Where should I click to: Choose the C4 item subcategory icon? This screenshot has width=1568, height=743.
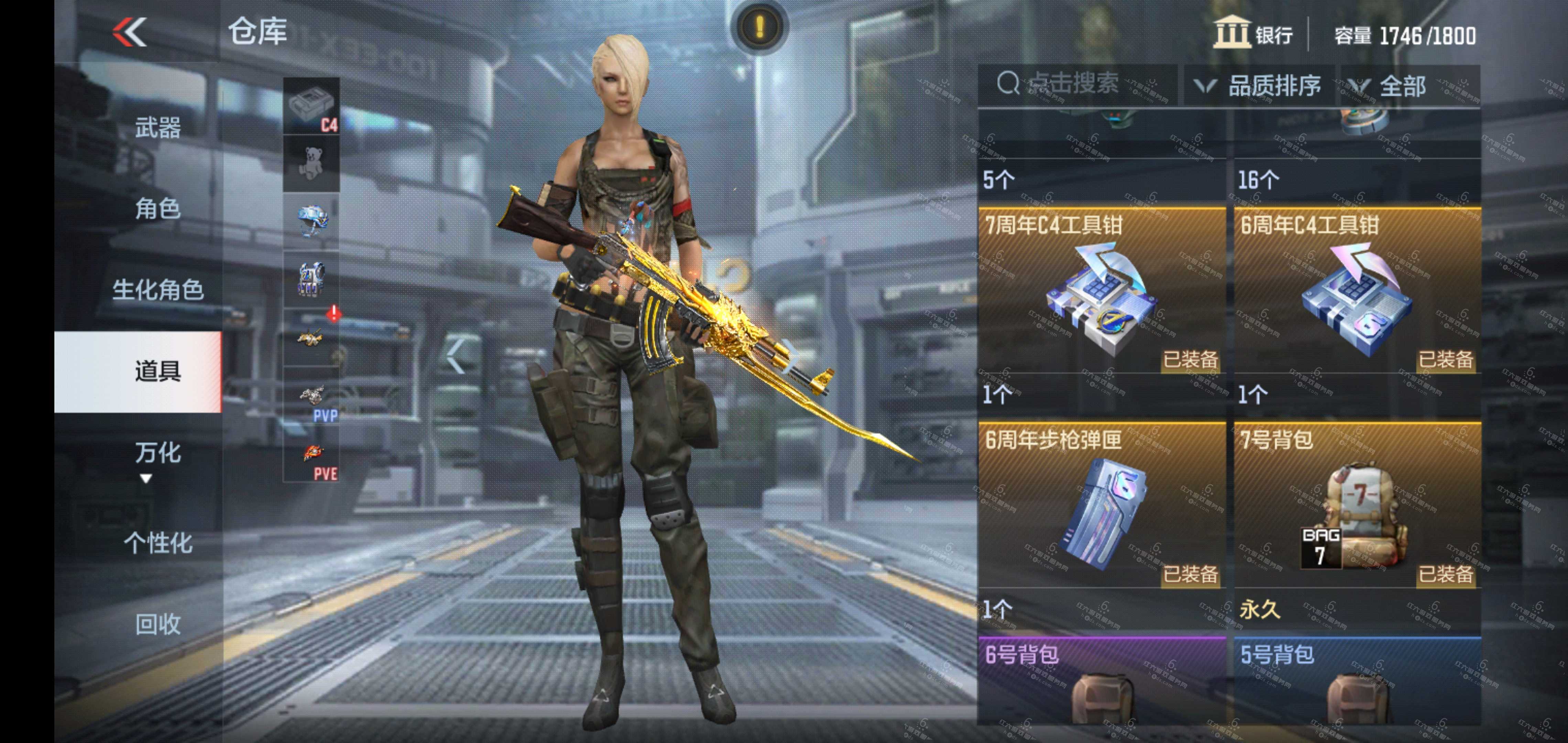tap(312, 107)
